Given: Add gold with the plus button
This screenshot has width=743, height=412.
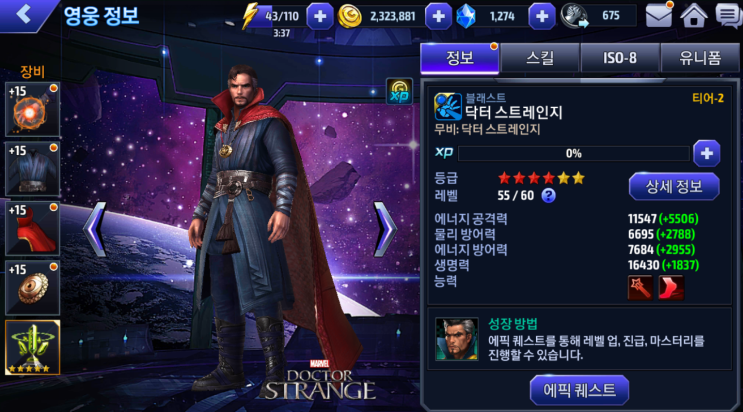Looking at the screenshot, I should 438,16.
